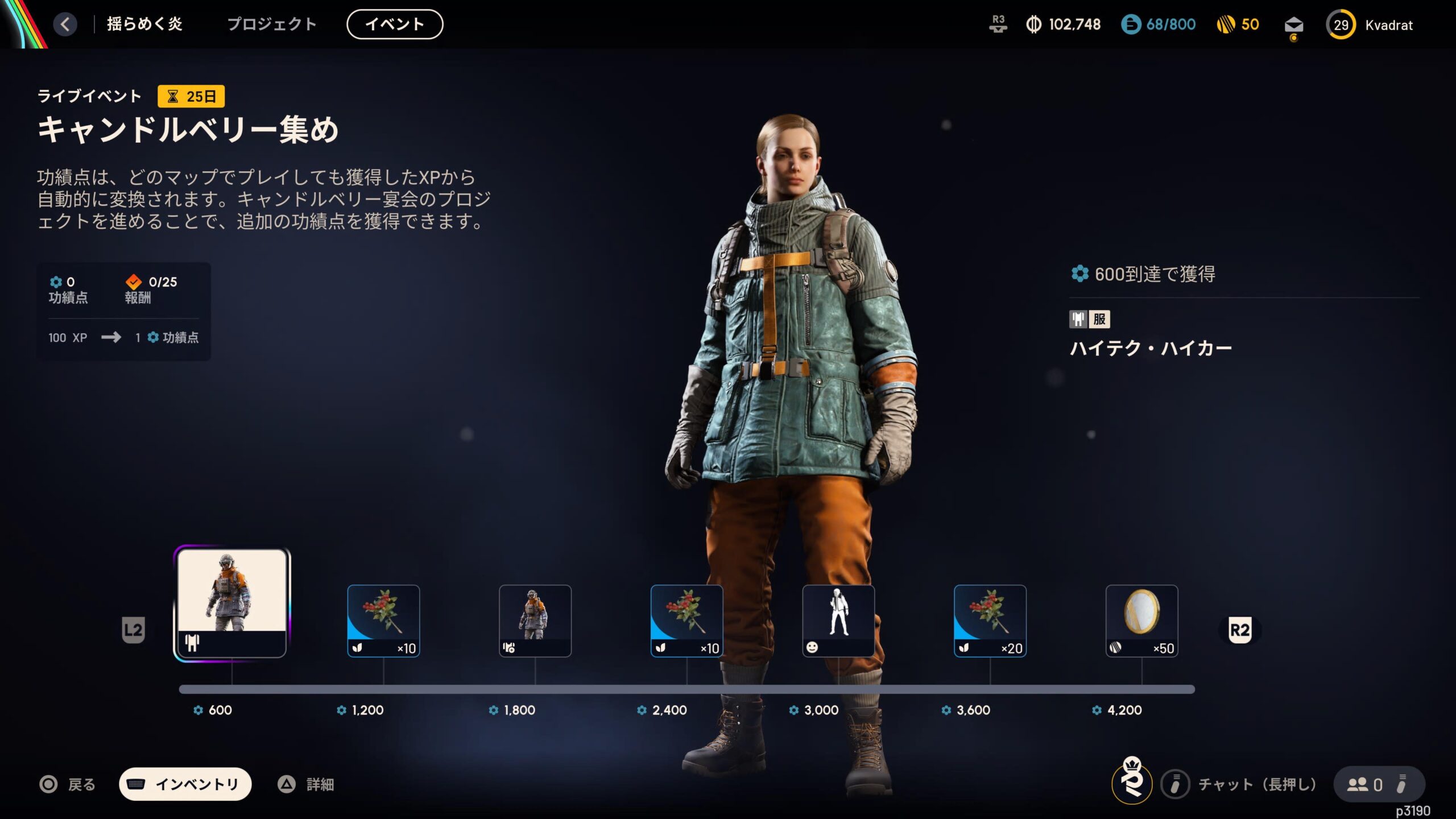
Task: Open the mailbox envelope icon
Action: coord(1293,26)
